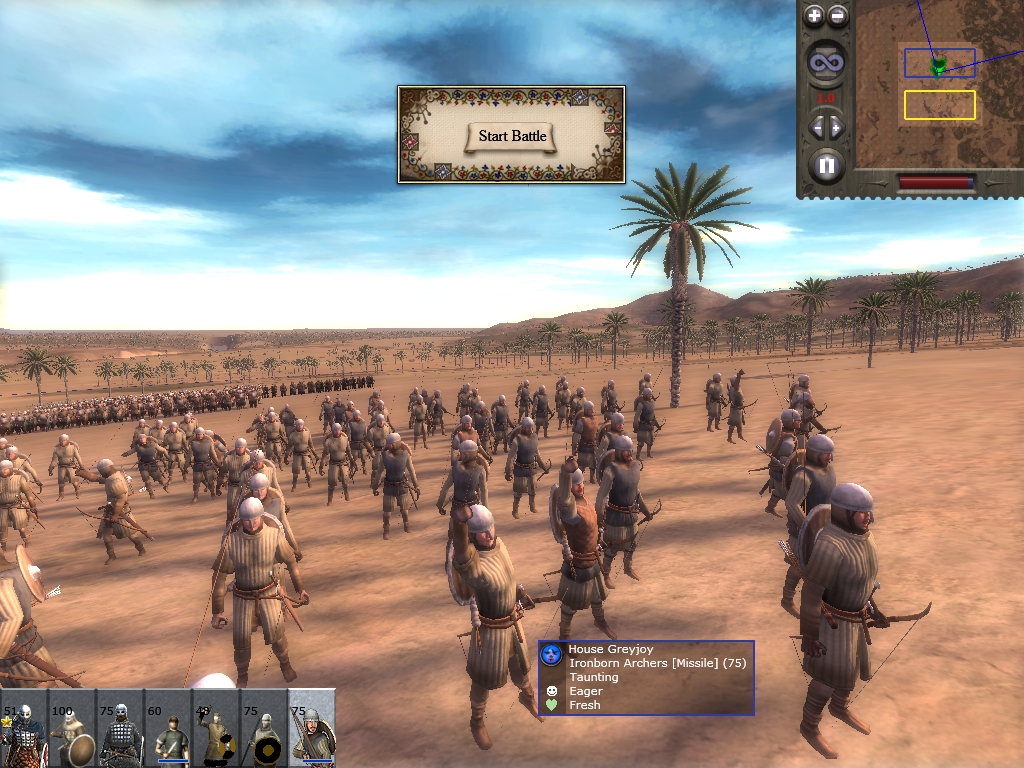This screenshot has height=768, width=1024.
Task: Increase the game speed with the right arrow
Action: [837, 127]
